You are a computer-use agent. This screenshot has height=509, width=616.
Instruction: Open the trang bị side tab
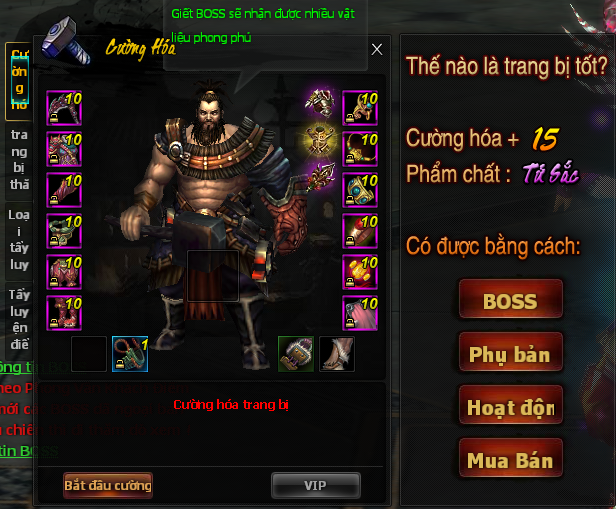tap(19, 160)
